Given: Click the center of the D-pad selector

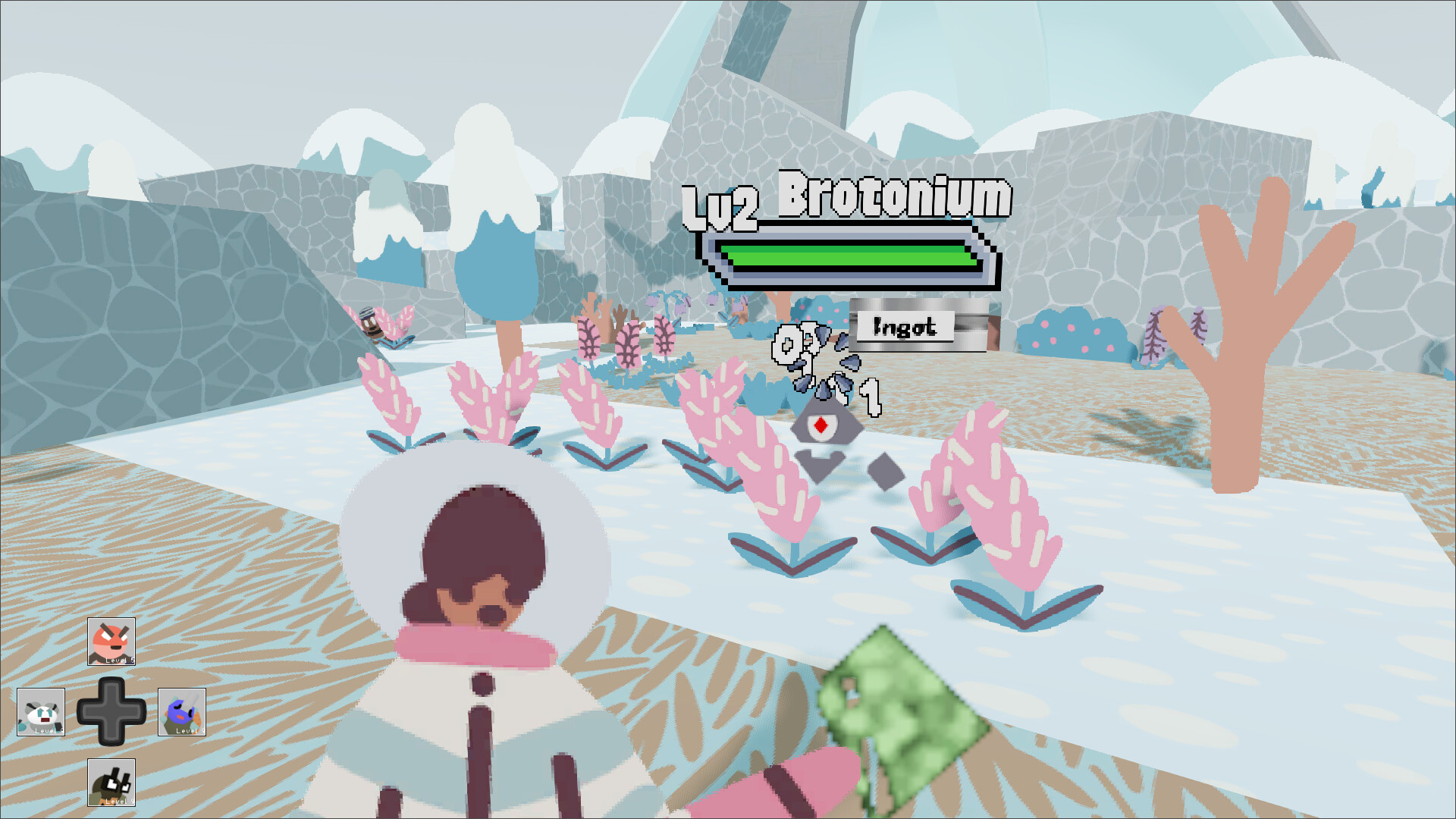Looking at the screenshot, I should point(112,713).
